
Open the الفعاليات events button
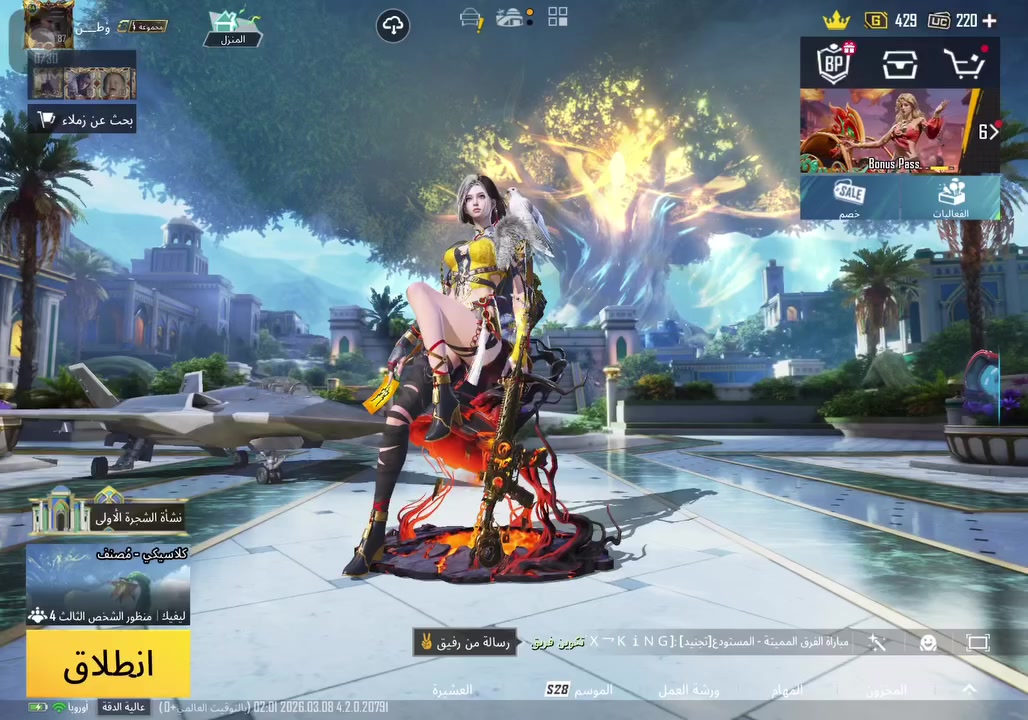pyautogui.click(x=950, y=197)
